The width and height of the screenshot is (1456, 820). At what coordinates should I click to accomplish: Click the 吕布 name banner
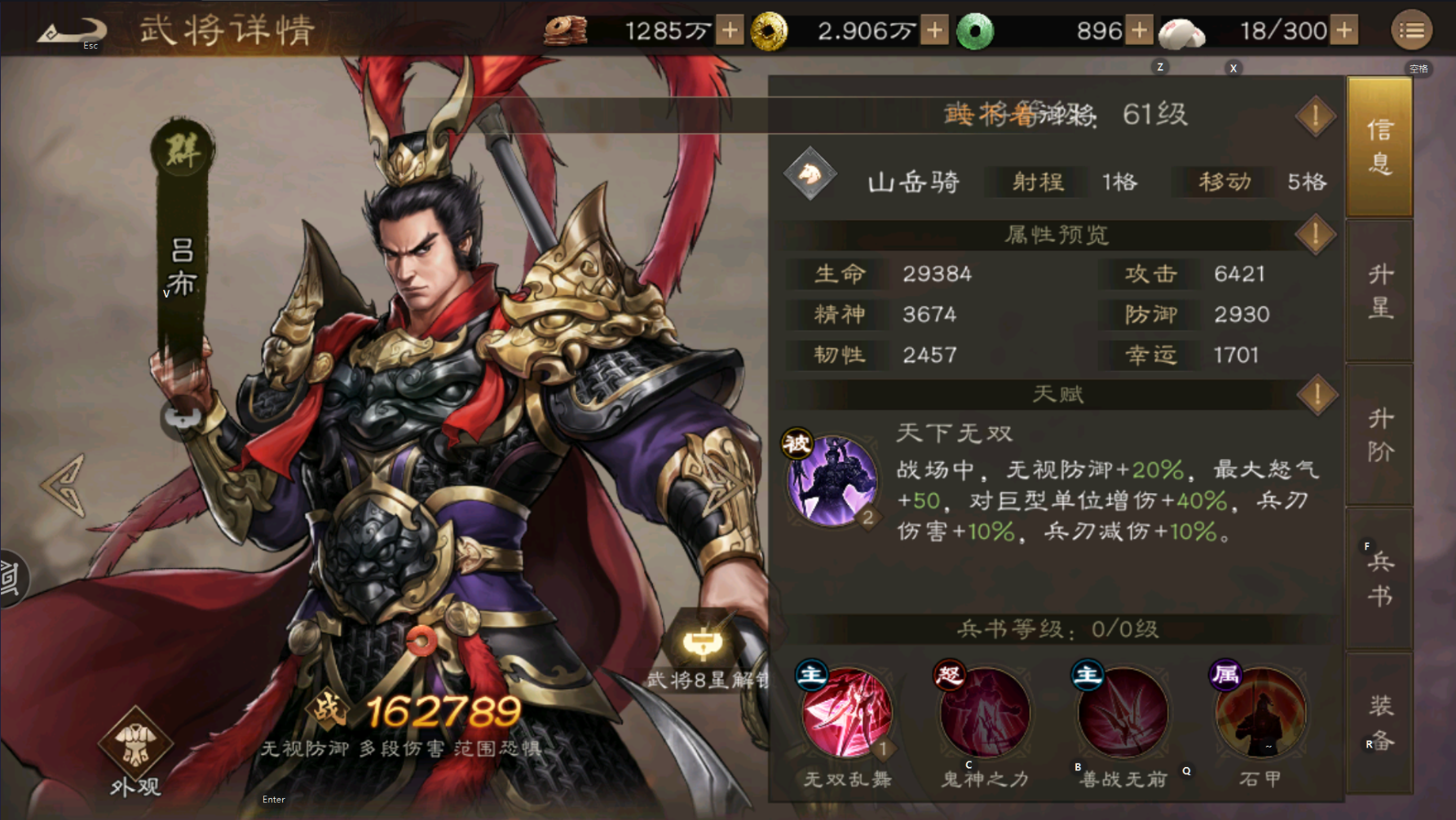click(181, 269)
